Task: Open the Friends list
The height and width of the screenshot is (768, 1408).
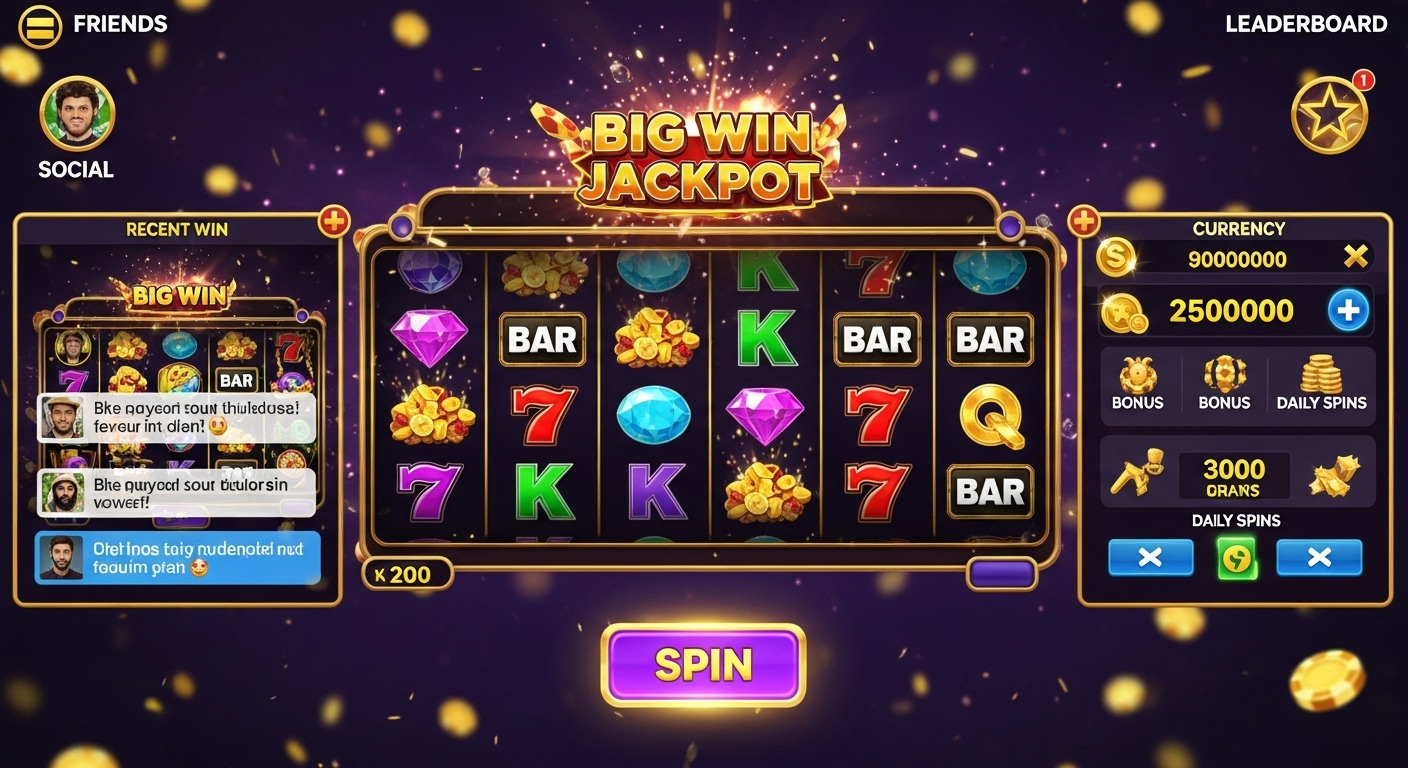Action: click(120, 25)
